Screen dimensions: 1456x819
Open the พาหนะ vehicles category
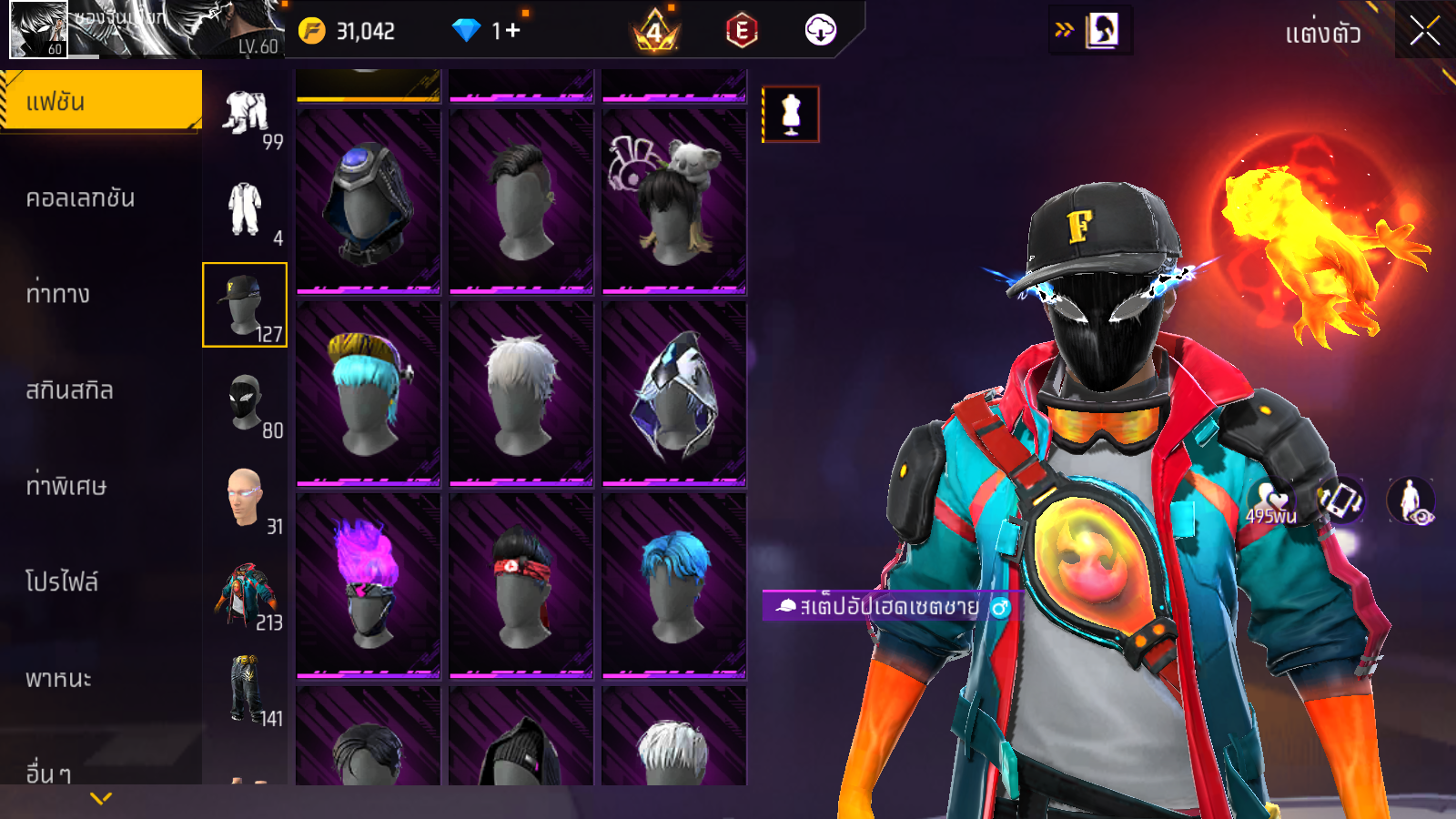coord(58,679)
